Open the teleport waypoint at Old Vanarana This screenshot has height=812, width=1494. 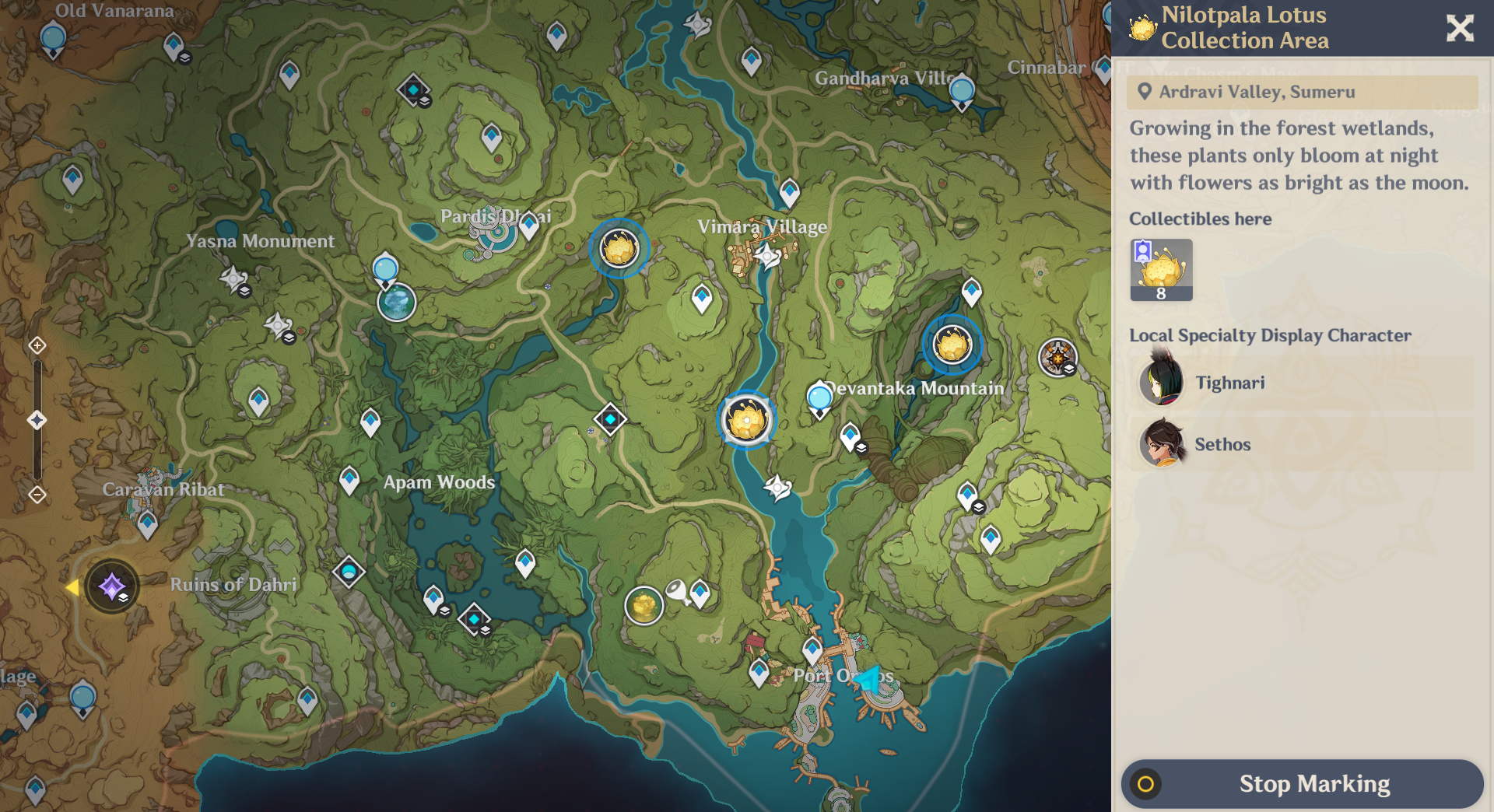(x=51, y=36)
